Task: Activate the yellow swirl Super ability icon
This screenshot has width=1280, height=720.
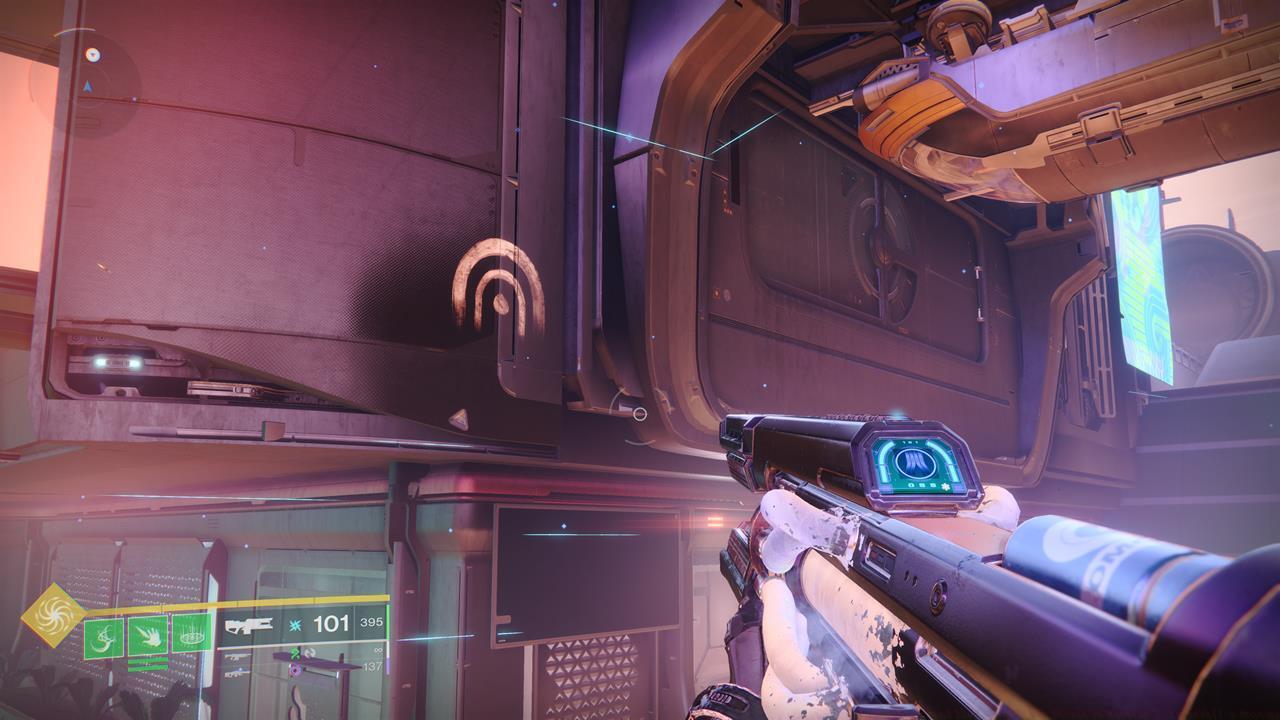Action: [52, 614]
